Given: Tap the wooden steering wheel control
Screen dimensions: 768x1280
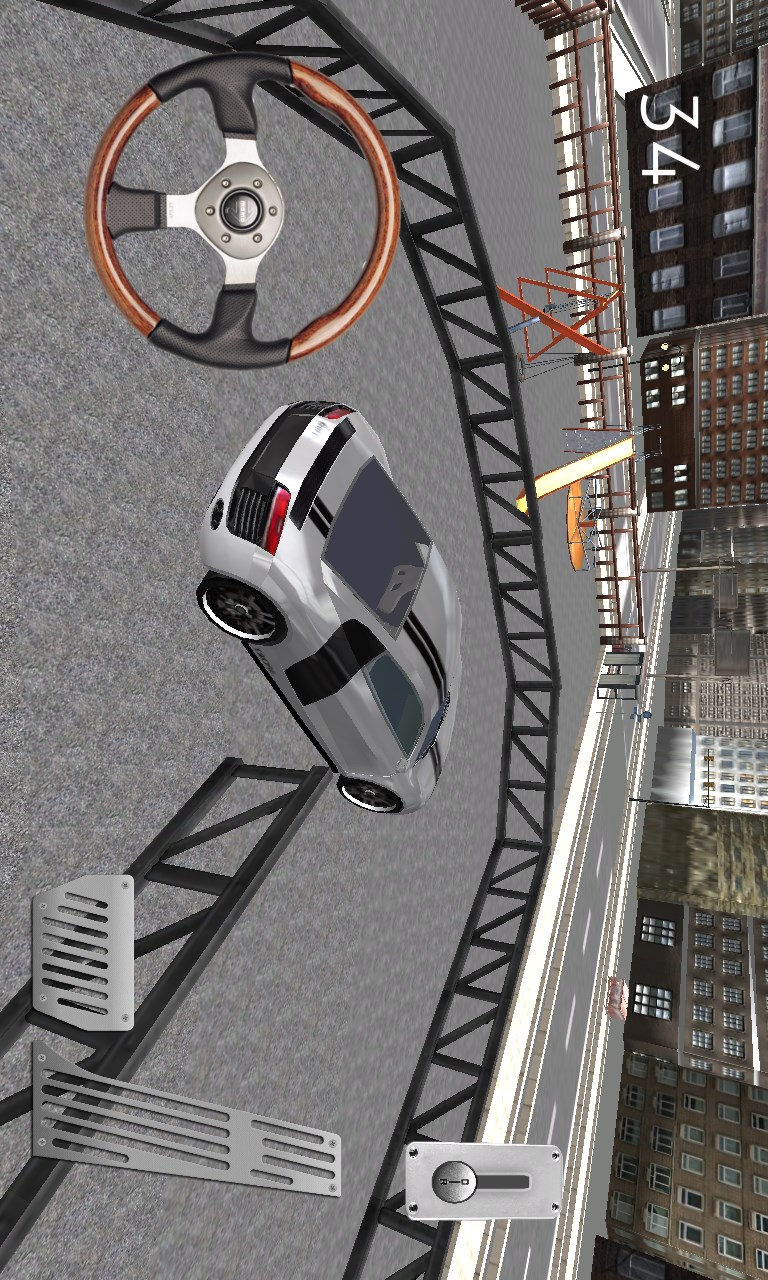Looking at the screenshot, I should pyautogui.click(x=242, y=208).
